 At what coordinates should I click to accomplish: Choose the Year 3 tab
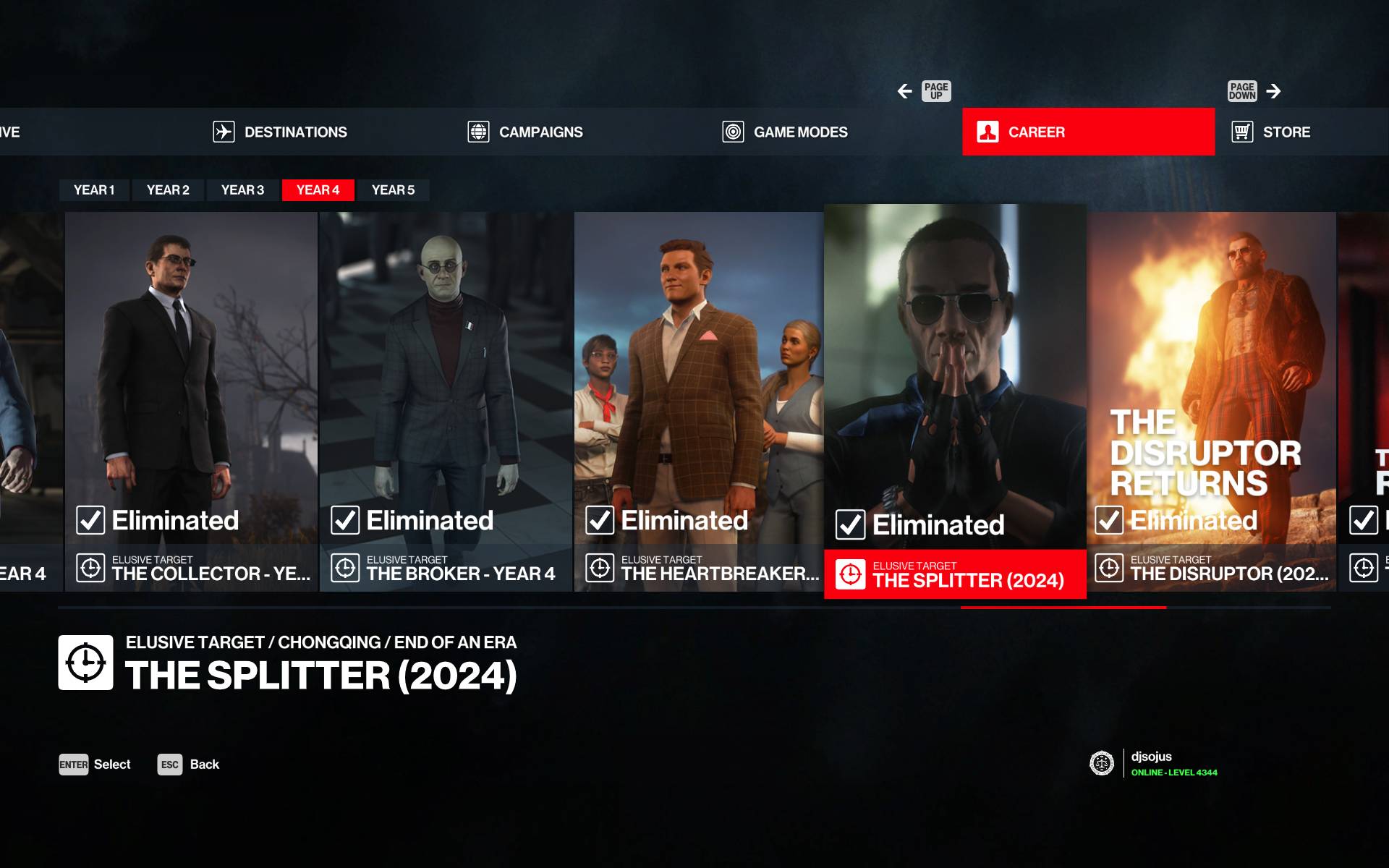(242, 190)
